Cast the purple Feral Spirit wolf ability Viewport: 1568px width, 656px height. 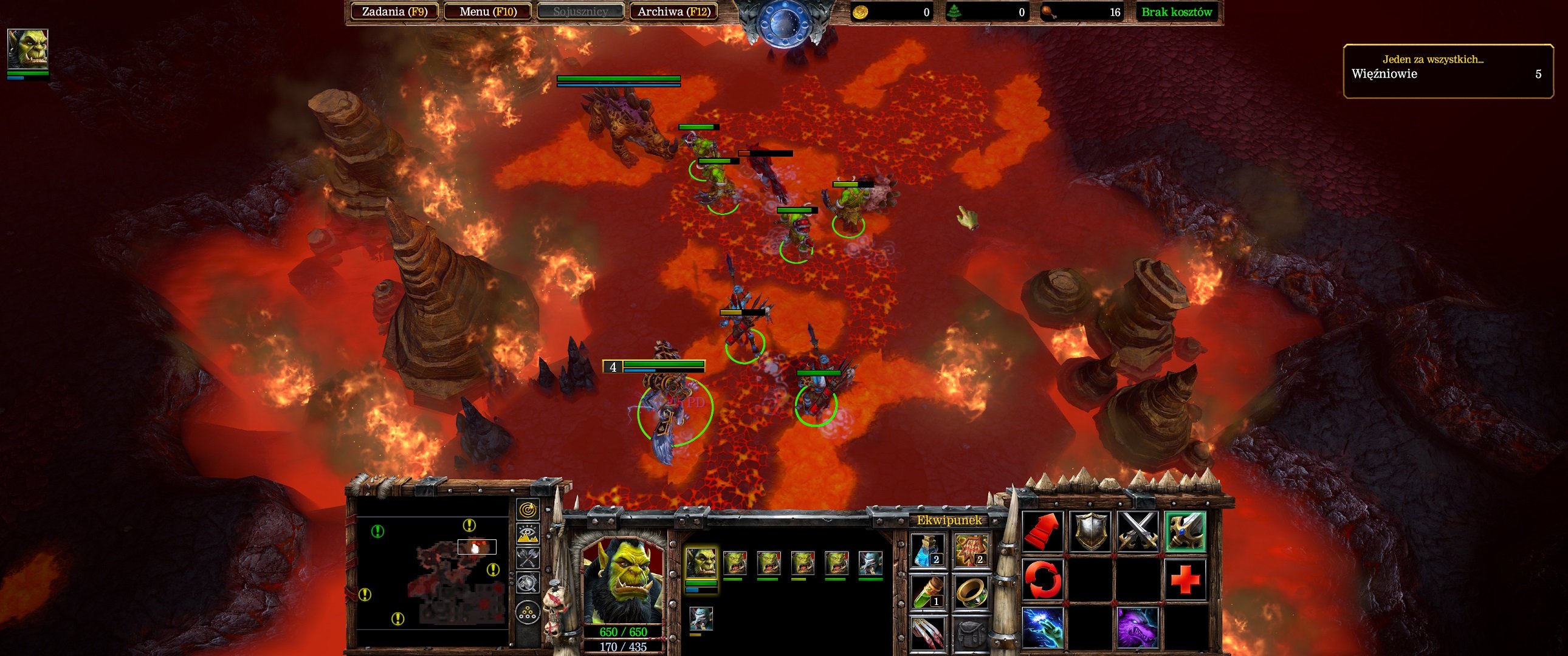click(1138, 627)
